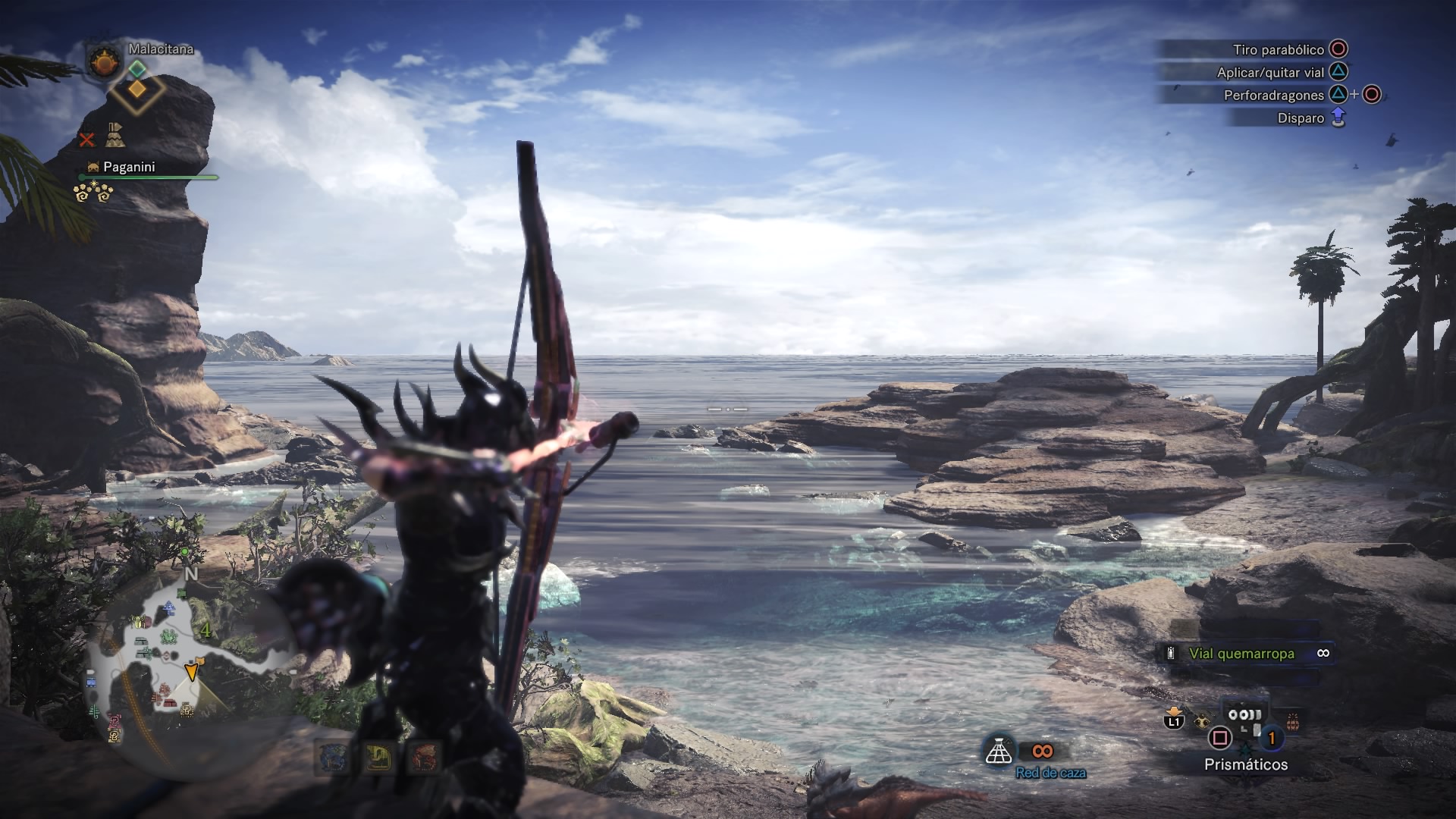The width and height of the screenshot is (1456, 819).
Task: Click the red X crossed-out status icon
Action: 87,140
